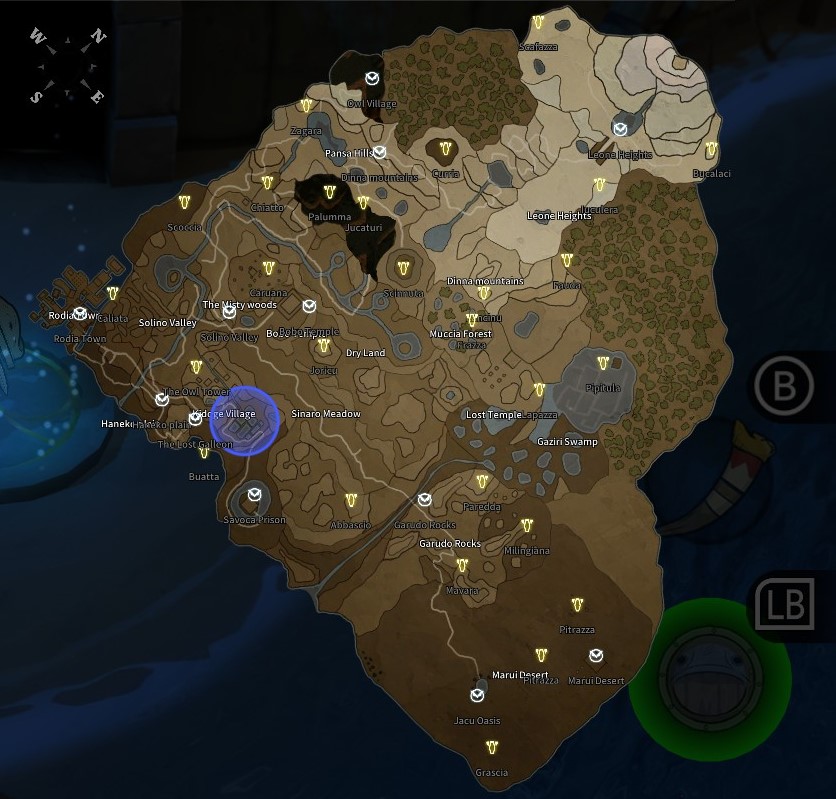The image size is (836, 799).
Task: Select the Mavara shrine marker
Action: point(462,566)
